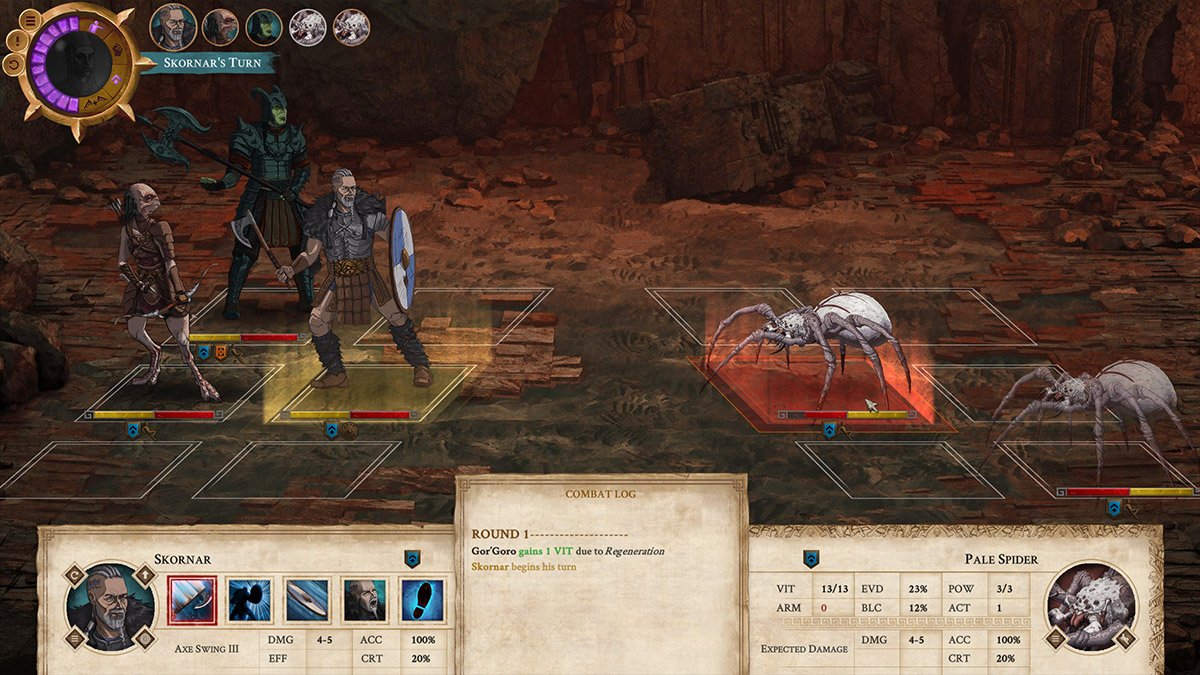Image resolution: width=1200 pixels, height=675 pixels.
Task: Activate the Axe Swing III ability
Action: [x=192, y=601]
